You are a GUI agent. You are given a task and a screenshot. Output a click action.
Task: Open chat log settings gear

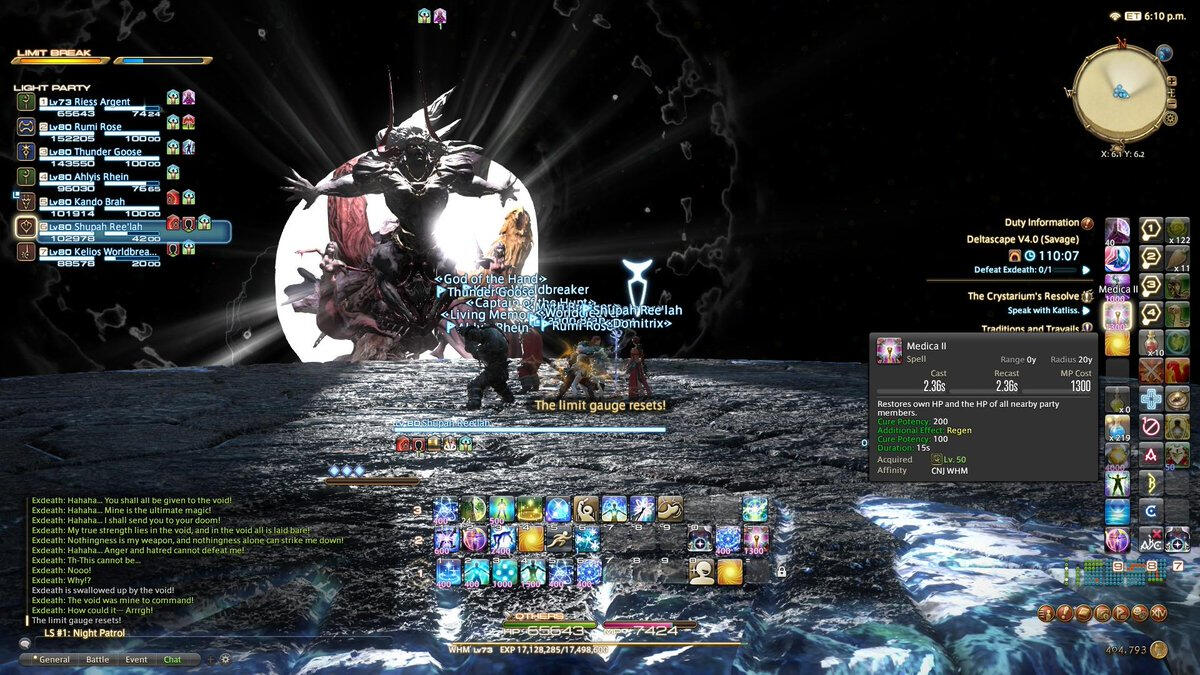[x=225, y=660]
